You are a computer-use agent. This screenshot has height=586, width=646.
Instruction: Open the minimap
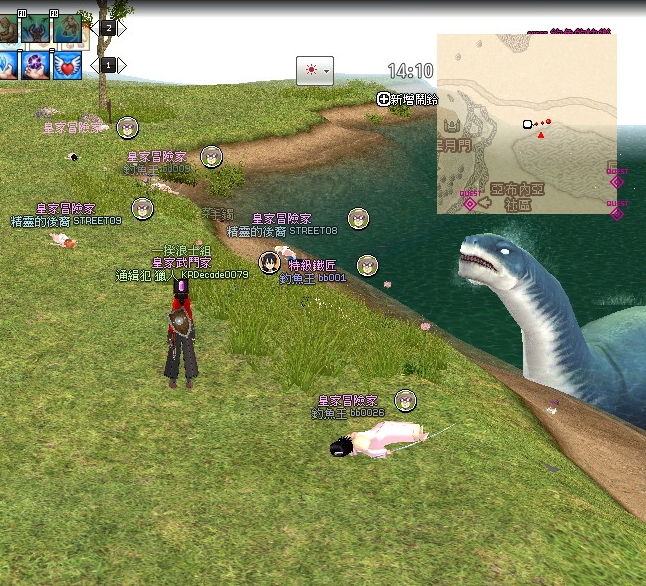coord(526,124)
